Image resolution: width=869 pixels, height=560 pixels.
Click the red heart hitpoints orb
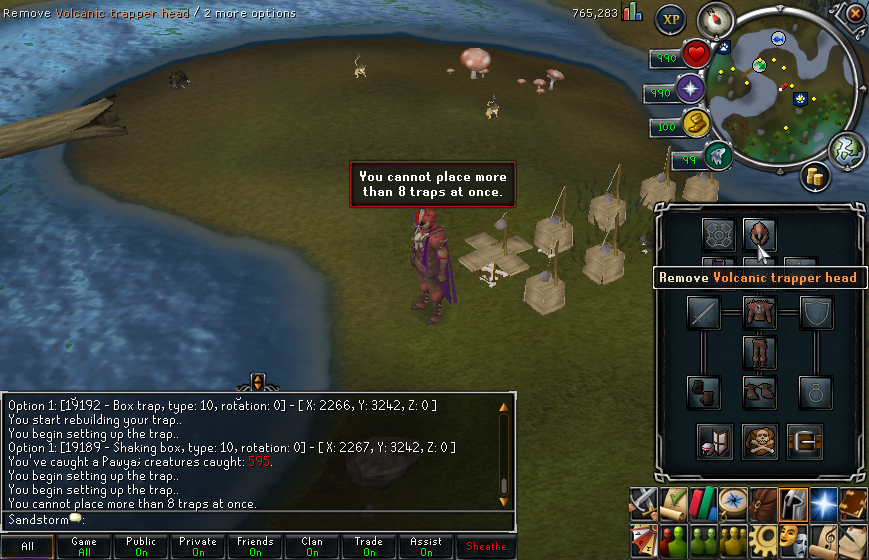point(697,56)
